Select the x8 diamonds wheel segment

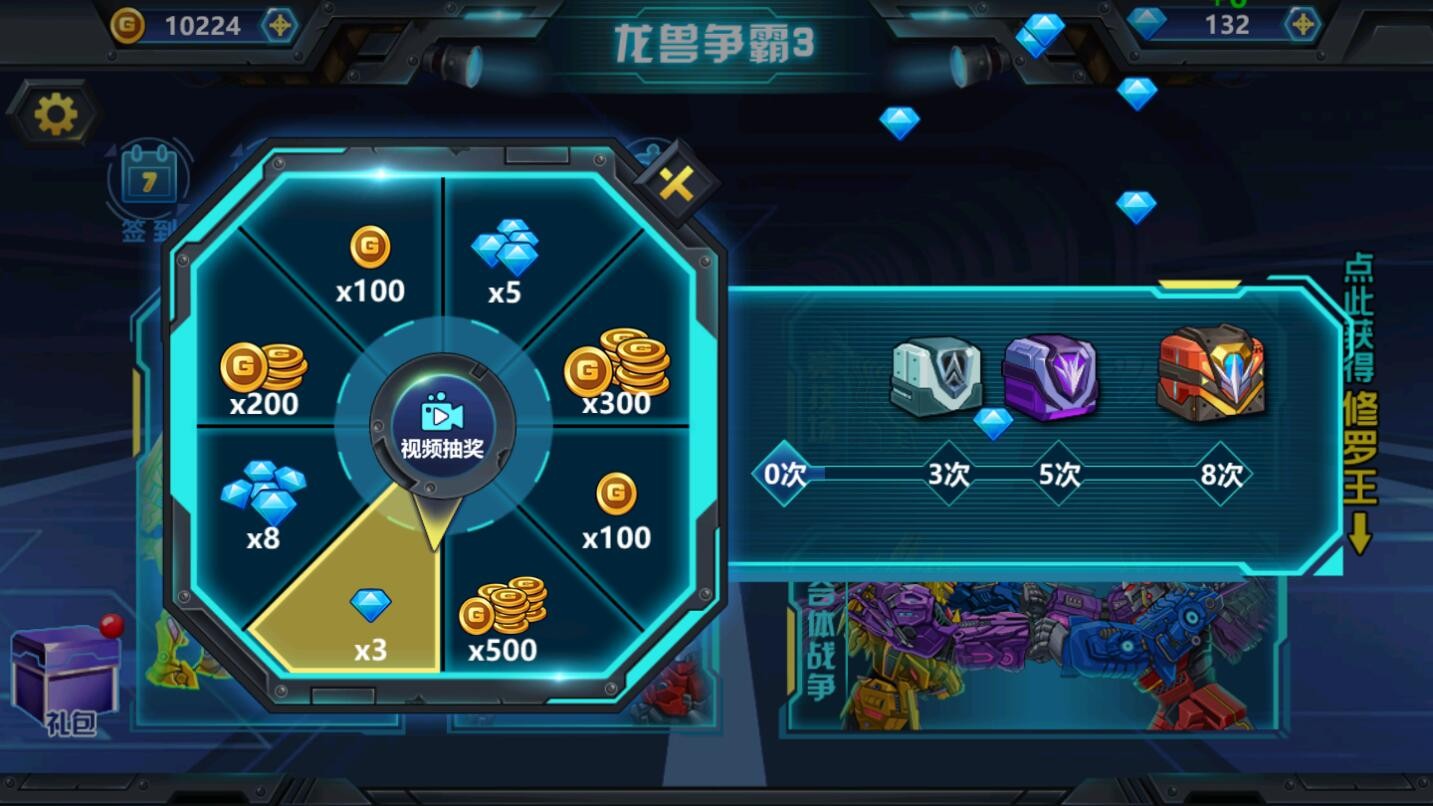click(x=268, y=498)
